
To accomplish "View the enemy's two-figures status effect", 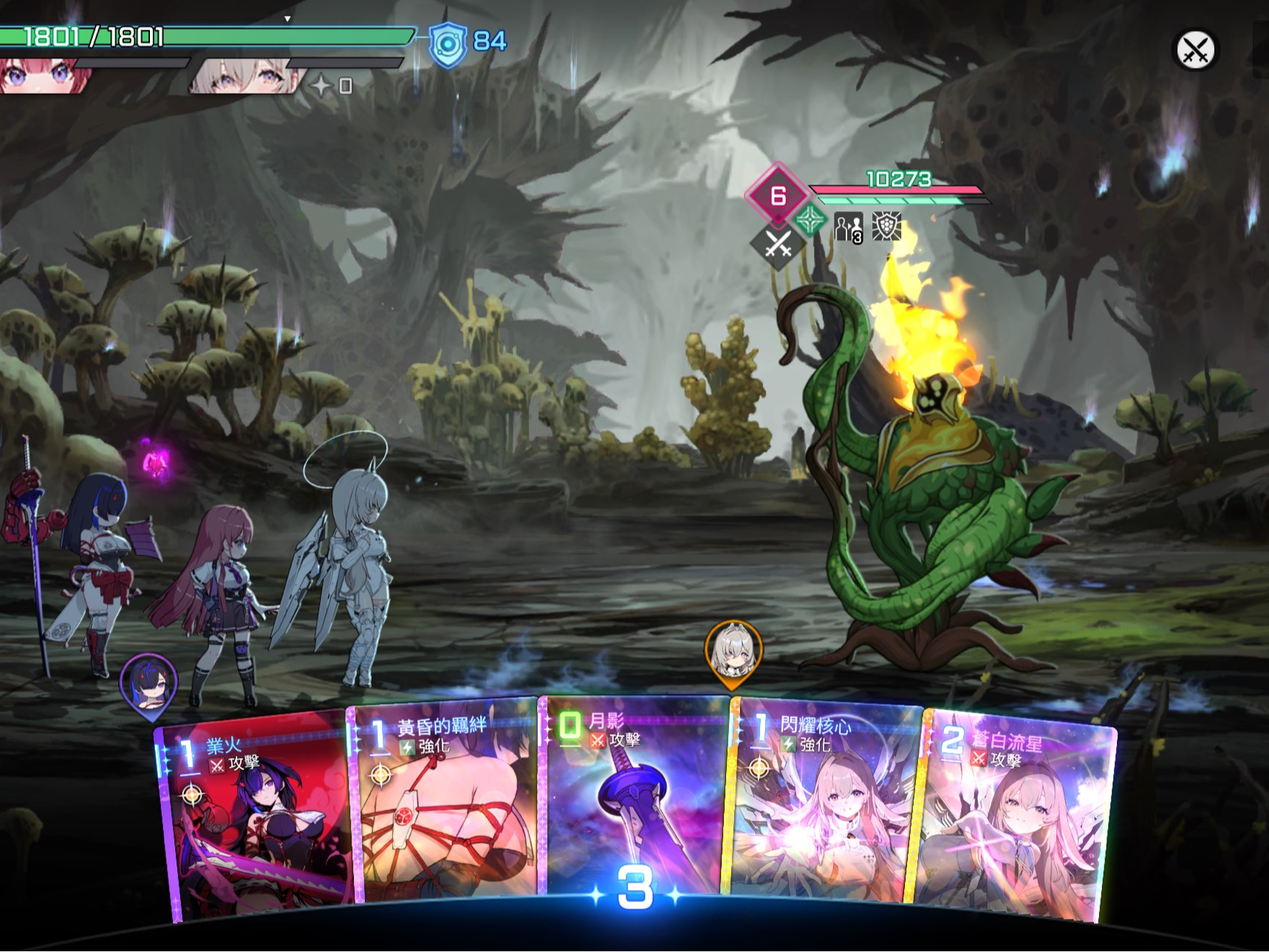I will (848, 227).
